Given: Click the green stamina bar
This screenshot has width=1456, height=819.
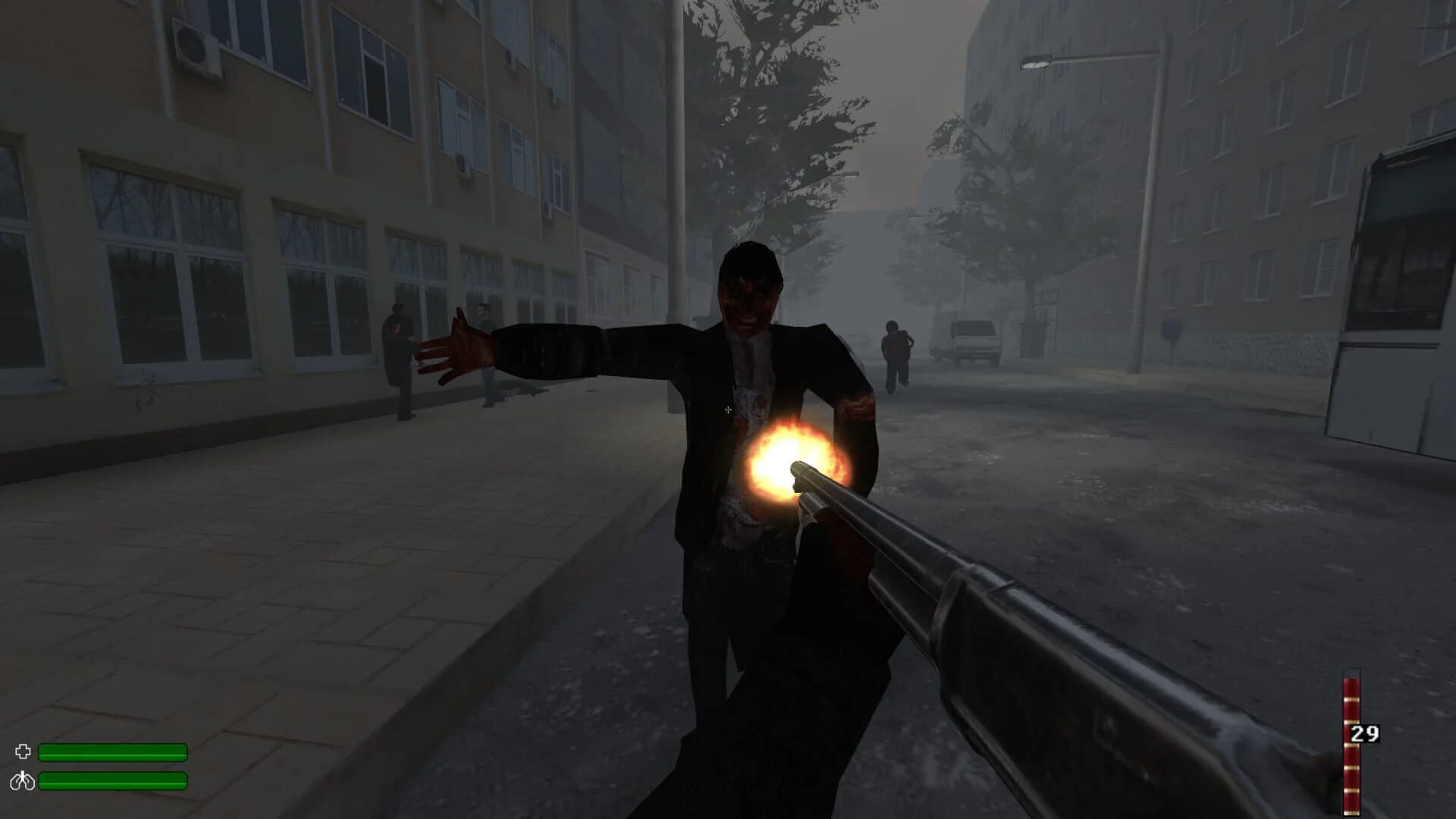Looking at the screenshot, I should click(114, 783).
